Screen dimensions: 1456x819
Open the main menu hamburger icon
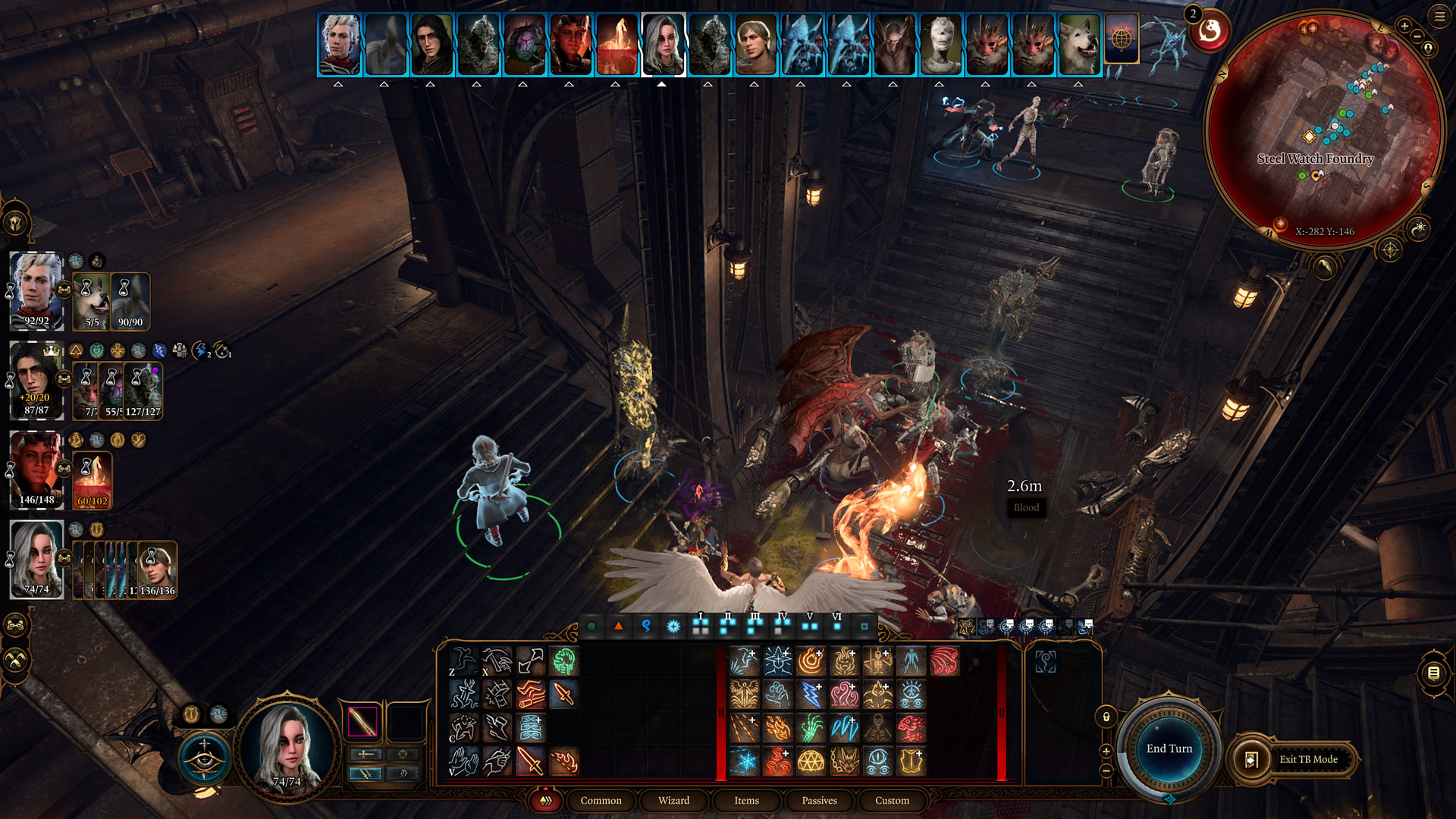1439,16
